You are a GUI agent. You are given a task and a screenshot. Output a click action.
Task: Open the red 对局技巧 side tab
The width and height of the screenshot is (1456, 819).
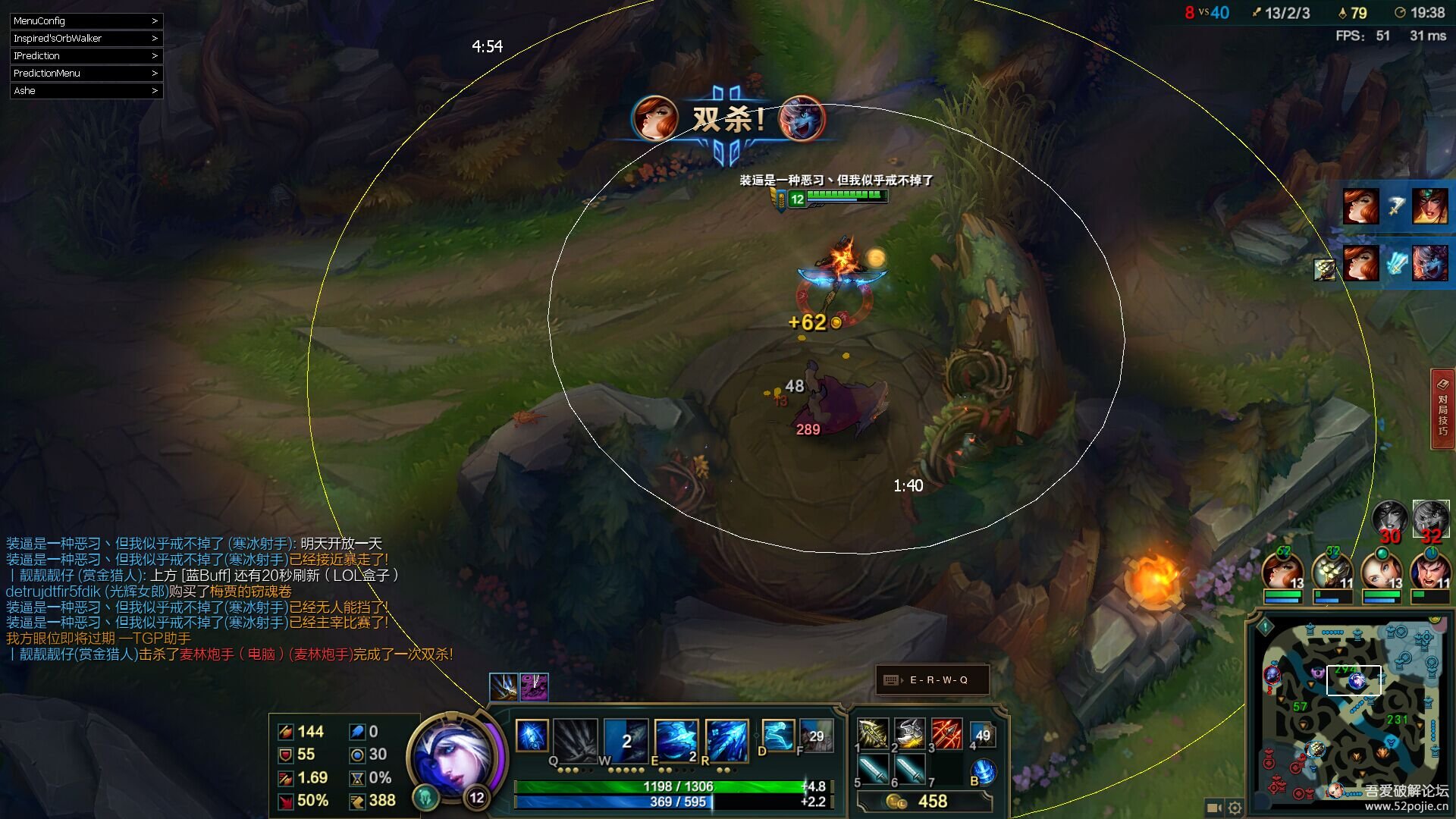[x=1442, y=409]
